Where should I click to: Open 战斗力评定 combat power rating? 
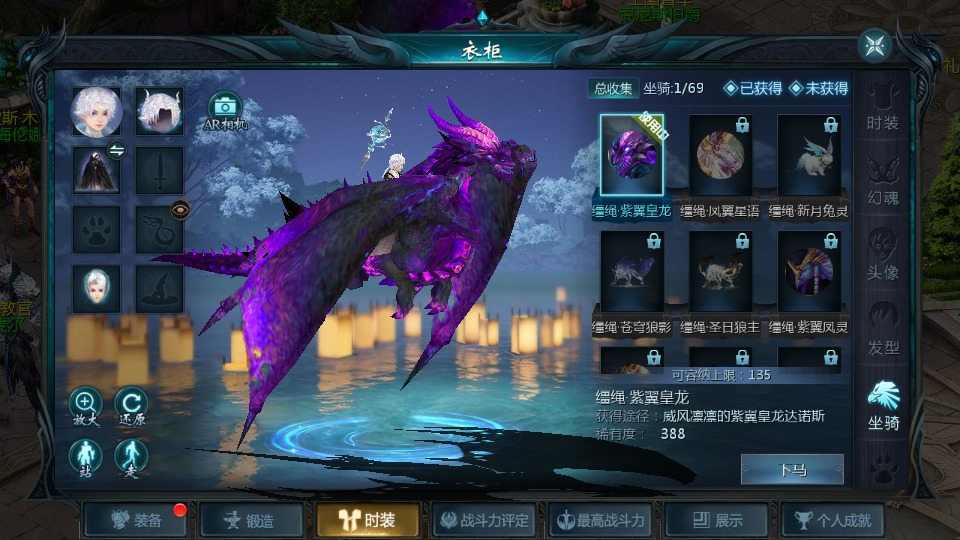(485, 520)
